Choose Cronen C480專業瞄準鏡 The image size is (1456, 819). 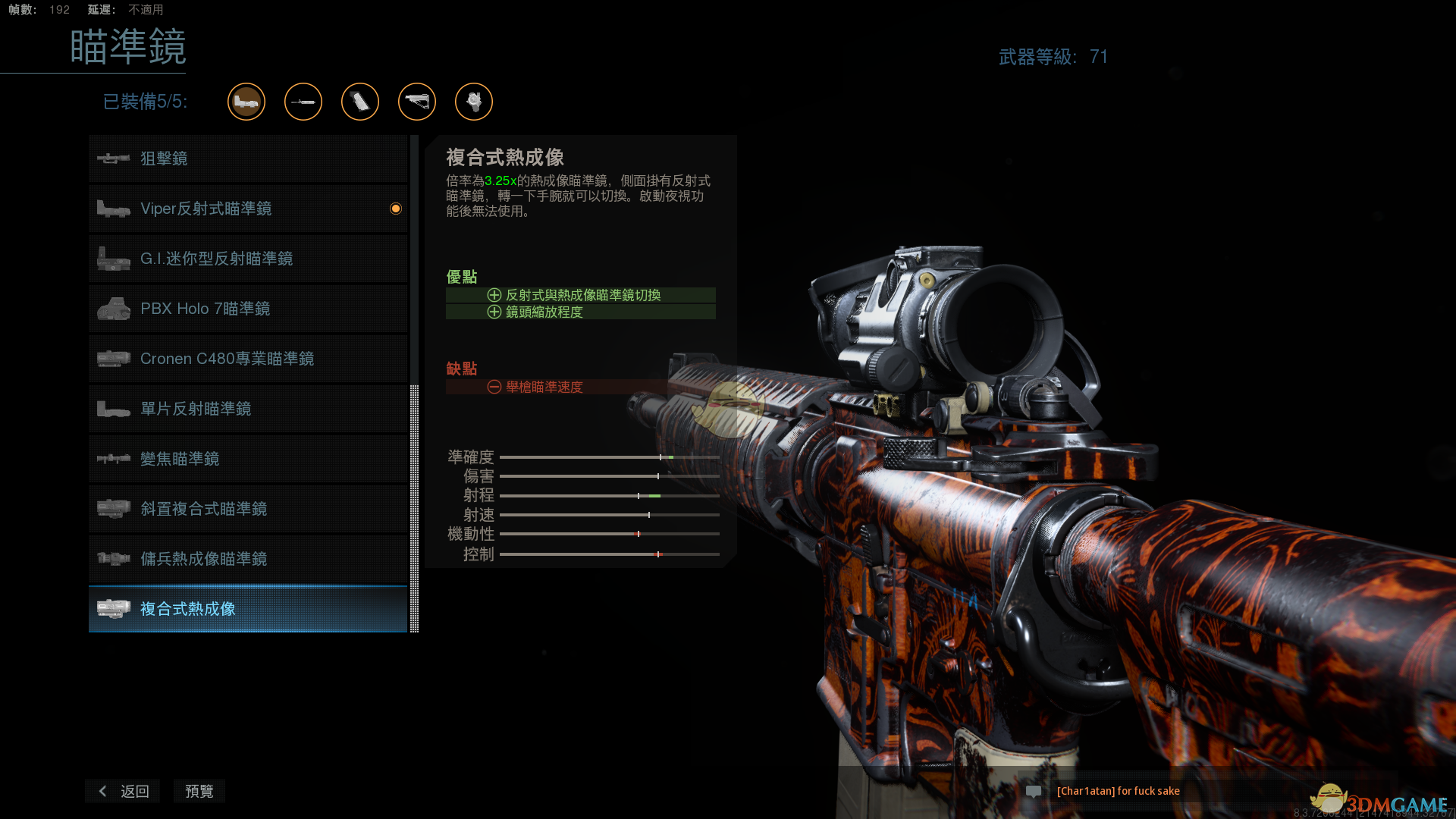pyautogui.click(x=248, y=359)
